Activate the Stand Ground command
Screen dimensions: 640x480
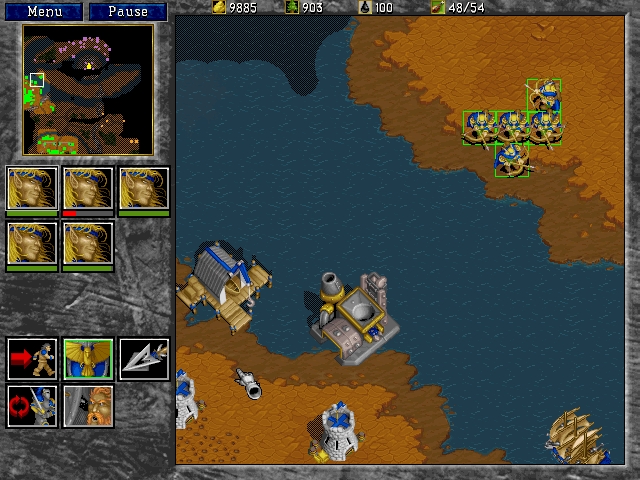click(x=88, y=407)
